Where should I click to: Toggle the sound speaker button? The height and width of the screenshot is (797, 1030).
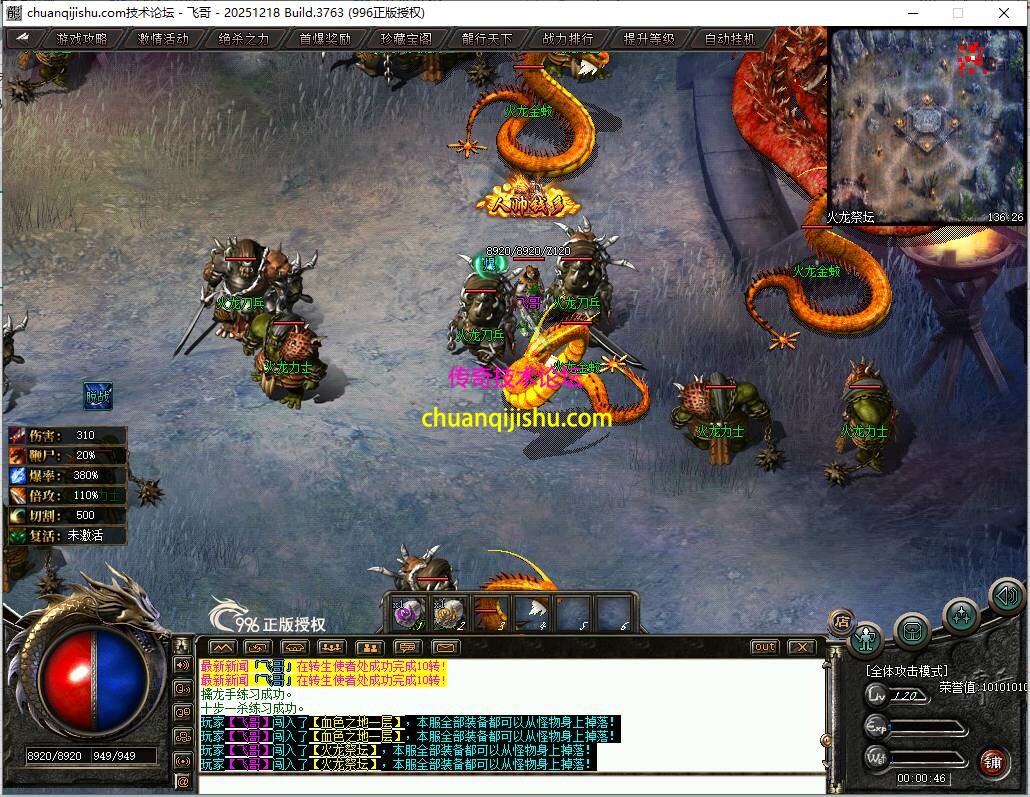[1006, 597]
